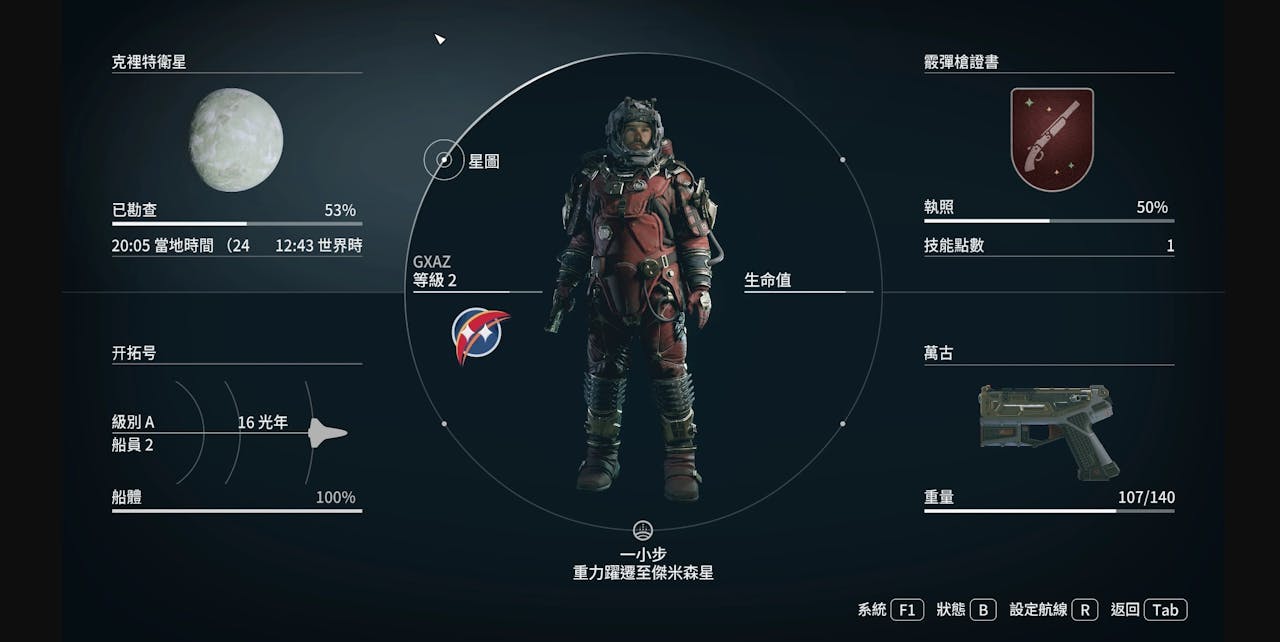Choose 設定航線 to set course
The width and height of the screenshot is (1280, 642).
tap(1054, 609)
